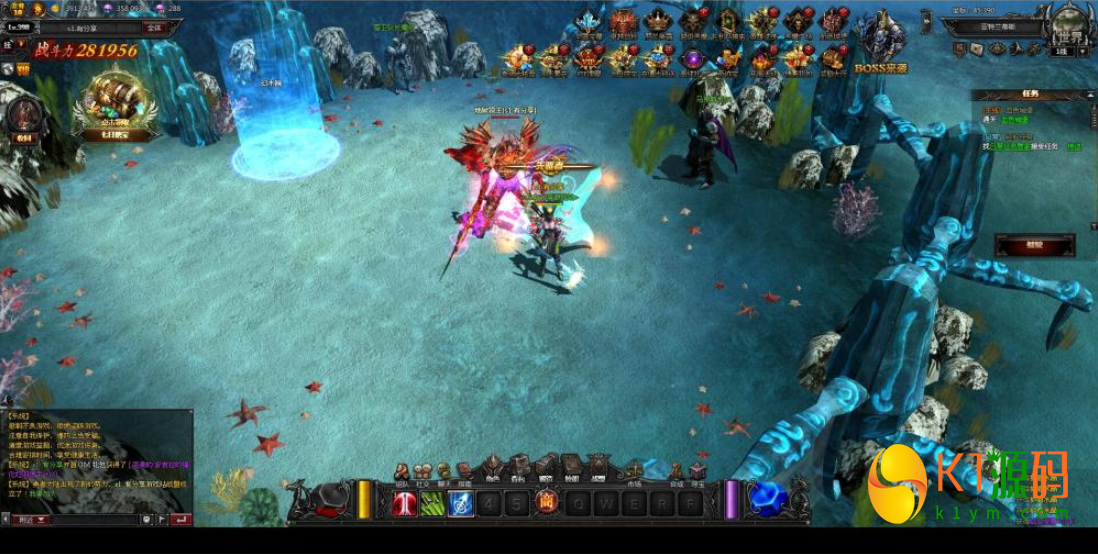
Task: Click the dark button below quest tracker
Action: (x=1035, y=244)
